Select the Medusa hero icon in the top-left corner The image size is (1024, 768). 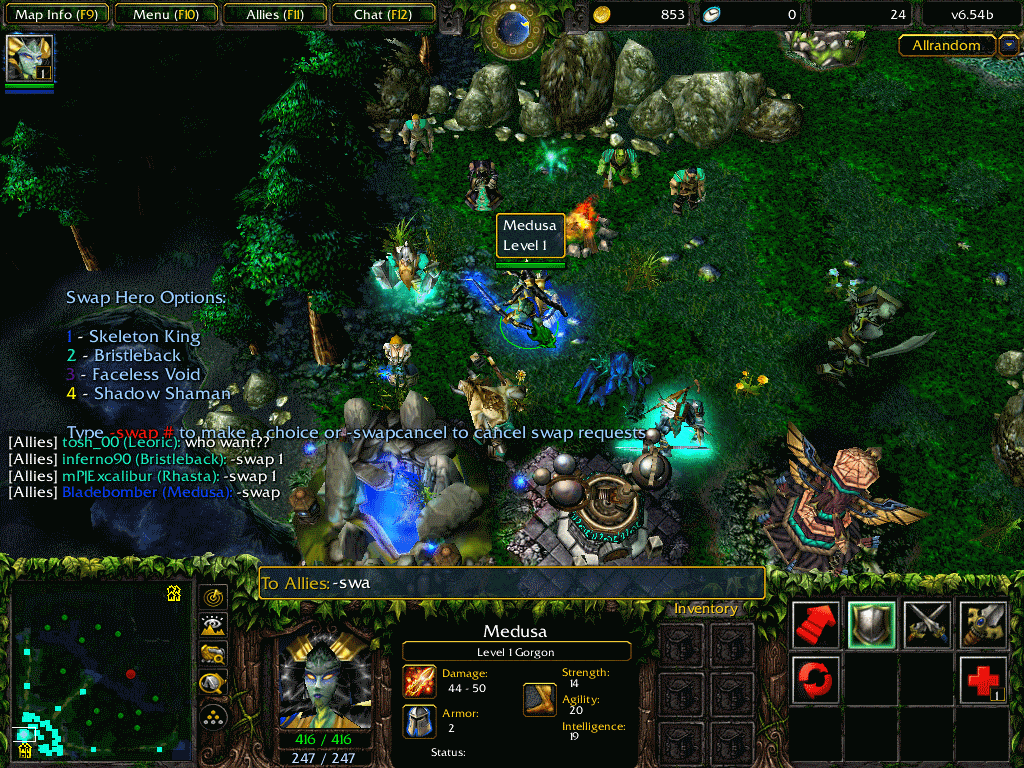(x=29, y=58)
